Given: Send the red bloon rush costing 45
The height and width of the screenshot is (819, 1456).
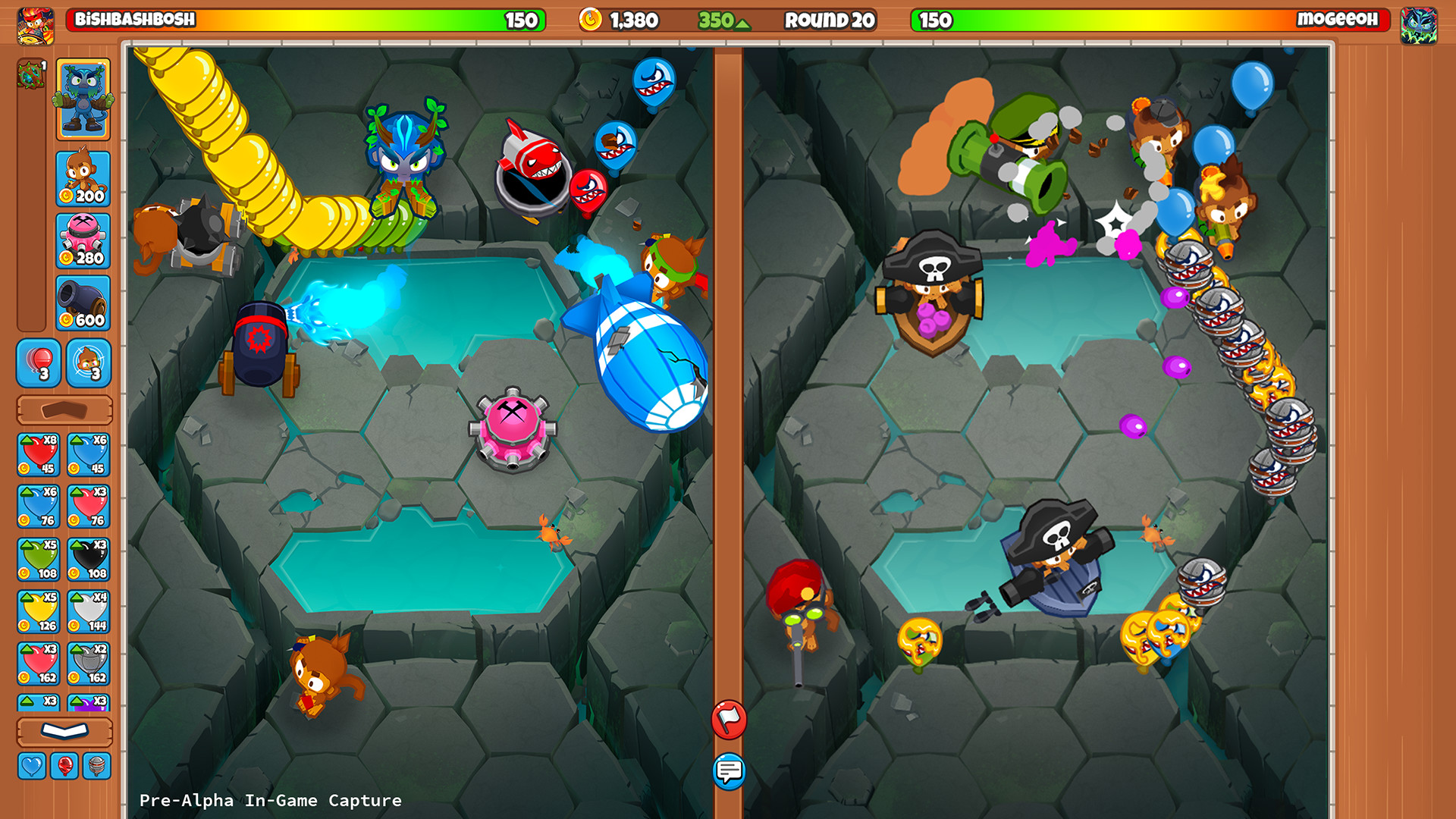Looking at the screenshot, I should 38,453.
